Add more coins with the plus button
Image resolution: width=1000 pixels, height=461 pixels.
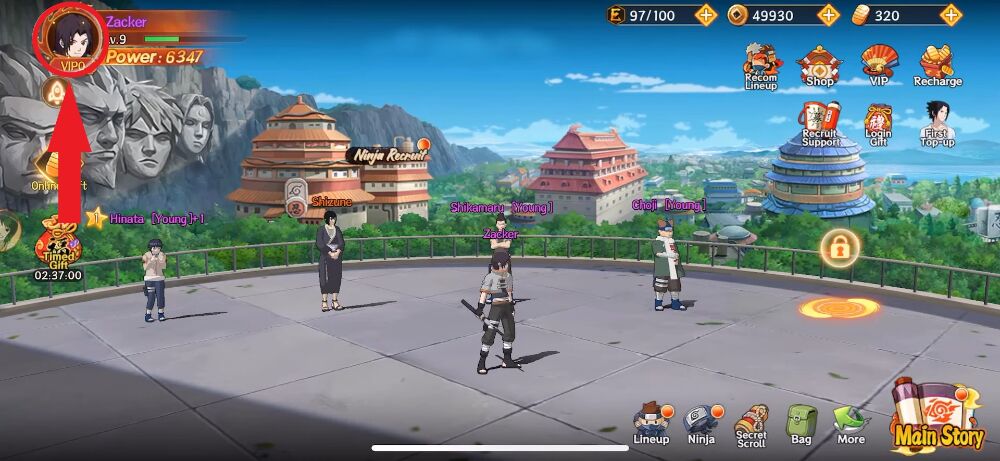(x=828, y=15)
